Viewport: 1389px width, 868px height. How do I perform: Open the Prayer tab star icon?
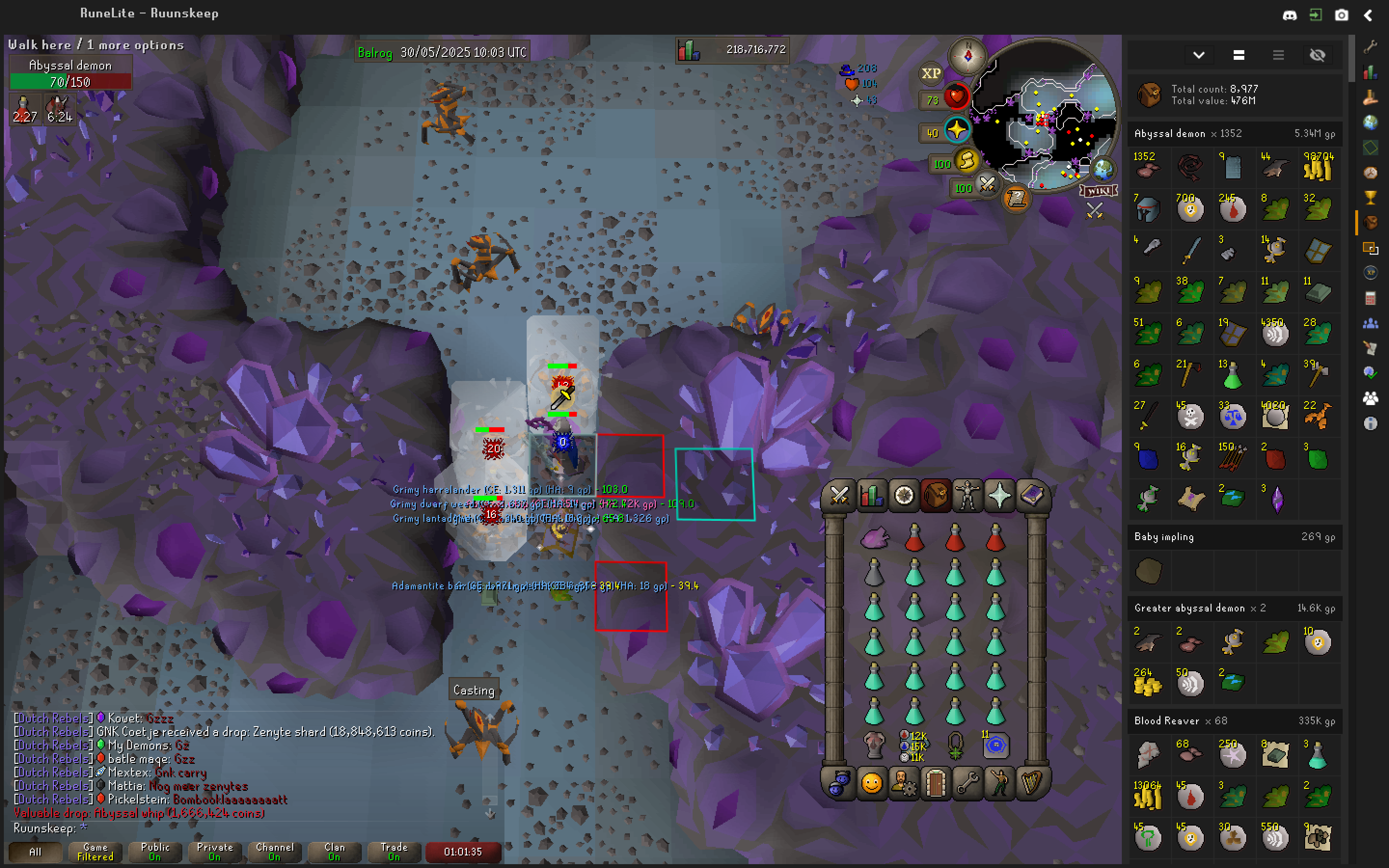[x=999, y=495]
